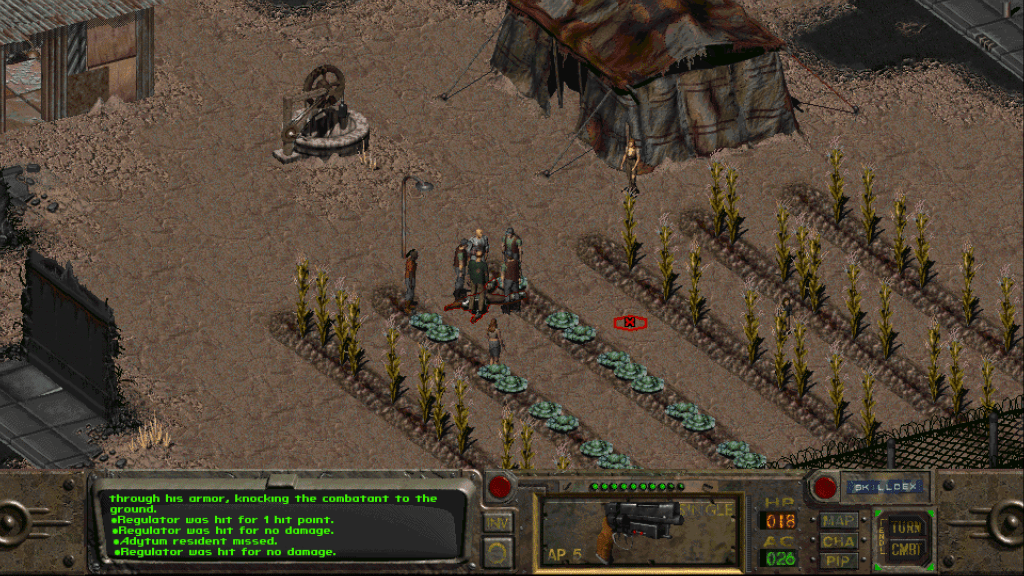Open the options menu button below INV
Viewport: 1024px width, 576px height.
(497, 549)
